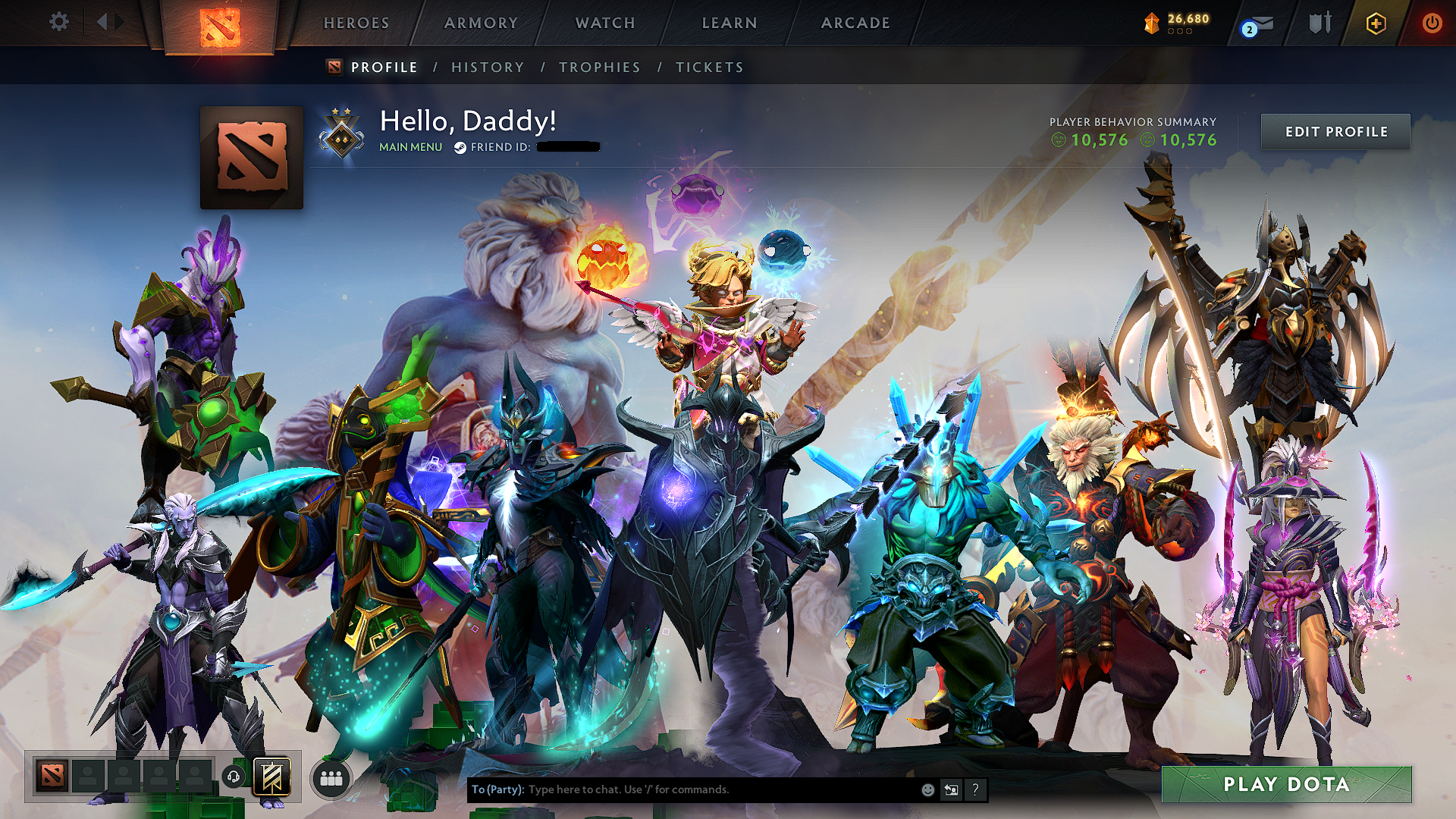Switch to the Watch section
The height and width of the screenshot is (819, 1456).
pyautogui.click(x=605, y=24)
